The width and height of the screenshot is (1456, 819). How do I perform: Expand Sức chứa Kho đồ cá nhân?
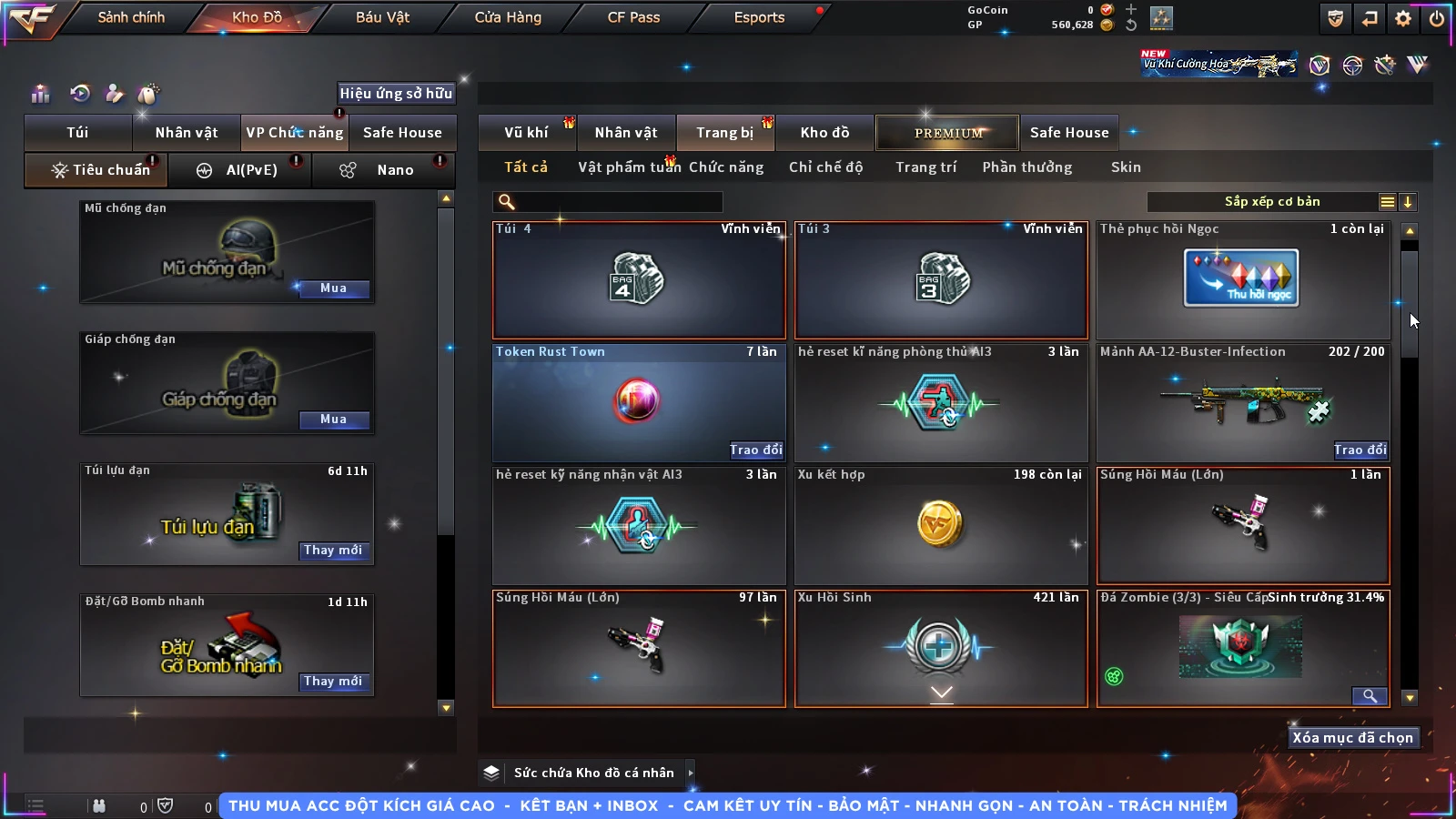691,773
